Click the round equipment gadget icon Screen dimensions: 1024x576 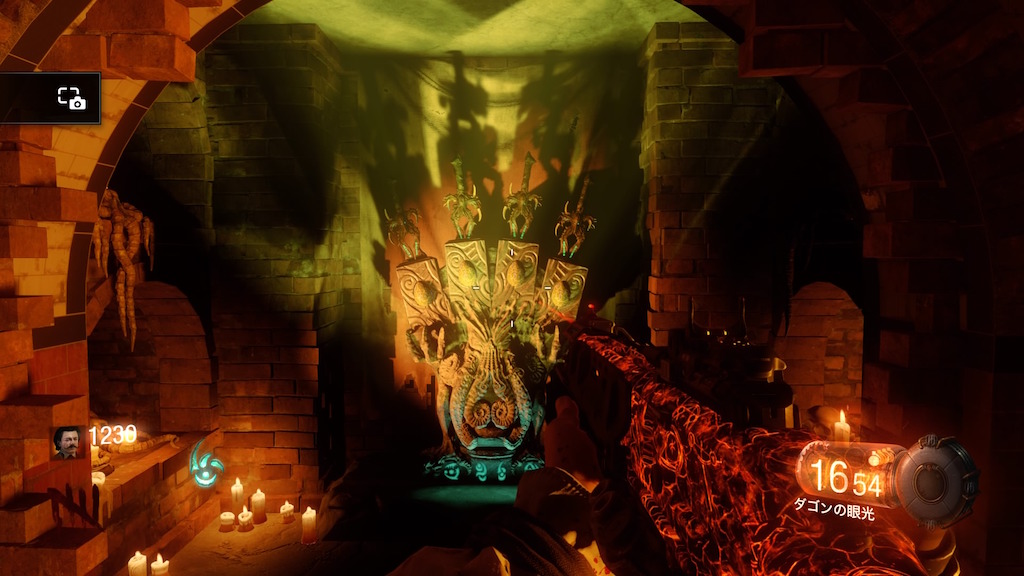point(935,481)
